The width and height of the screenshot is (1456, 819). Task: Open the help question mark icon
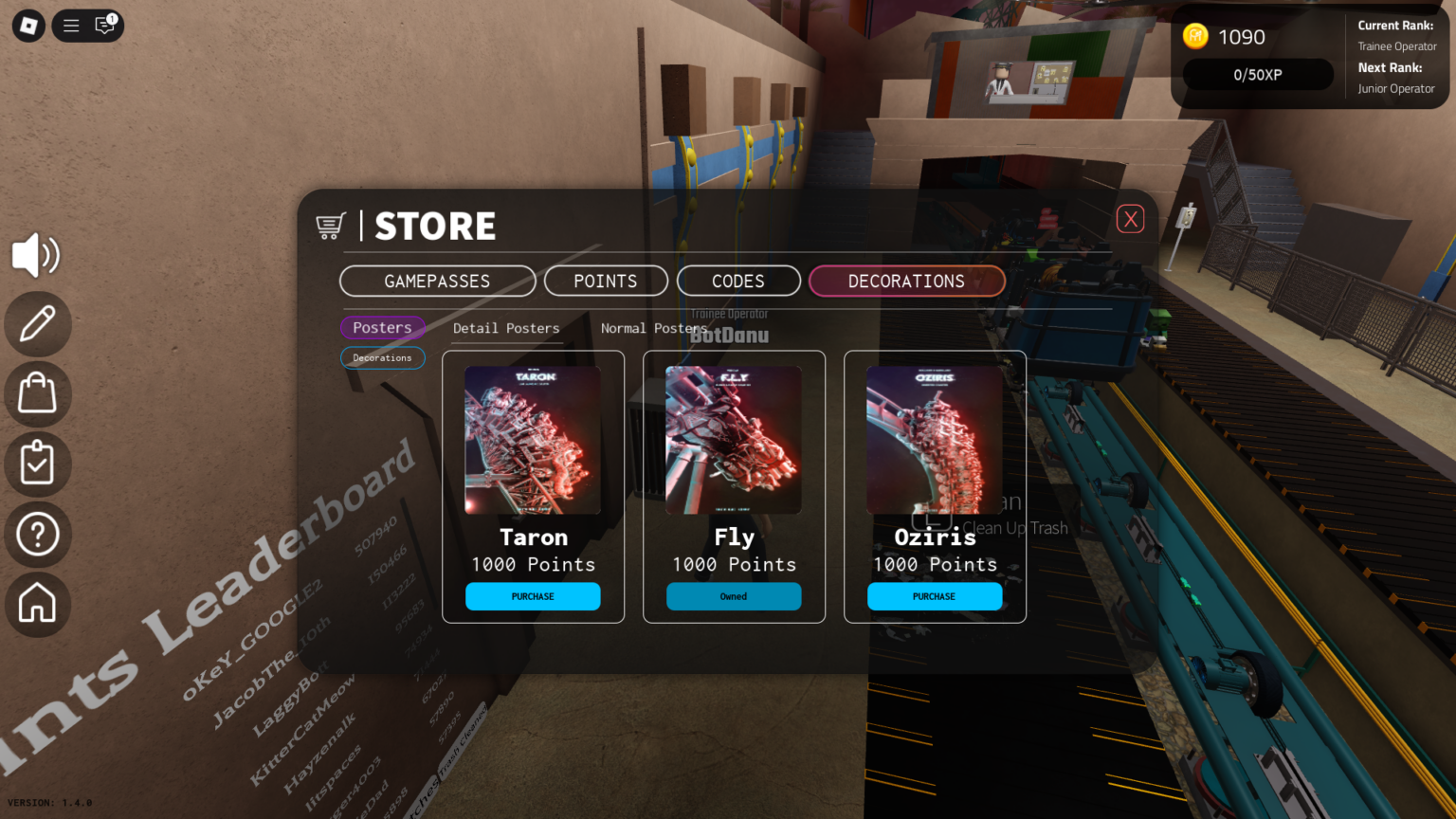36,535
